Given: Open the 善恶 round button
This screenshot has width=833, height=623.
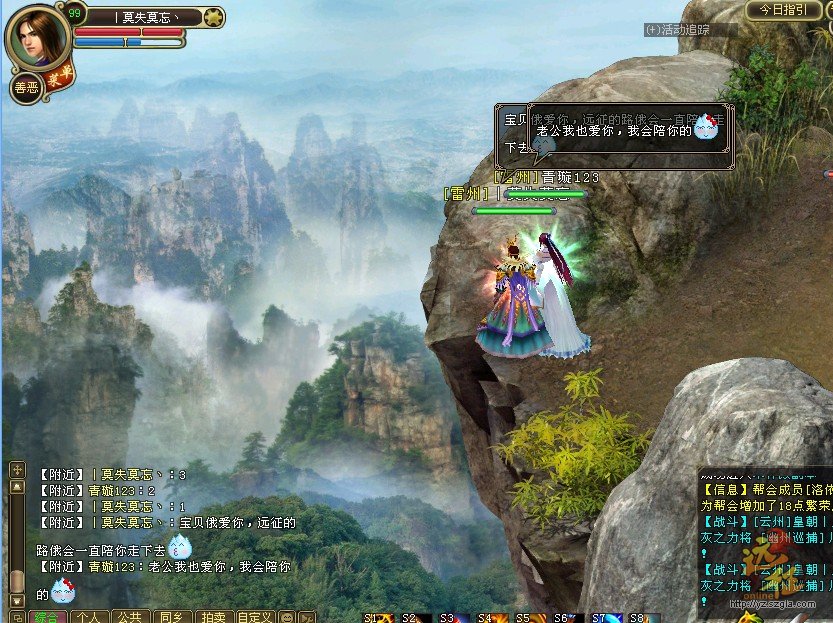Looking at the screenshot, I should point(27,88).
